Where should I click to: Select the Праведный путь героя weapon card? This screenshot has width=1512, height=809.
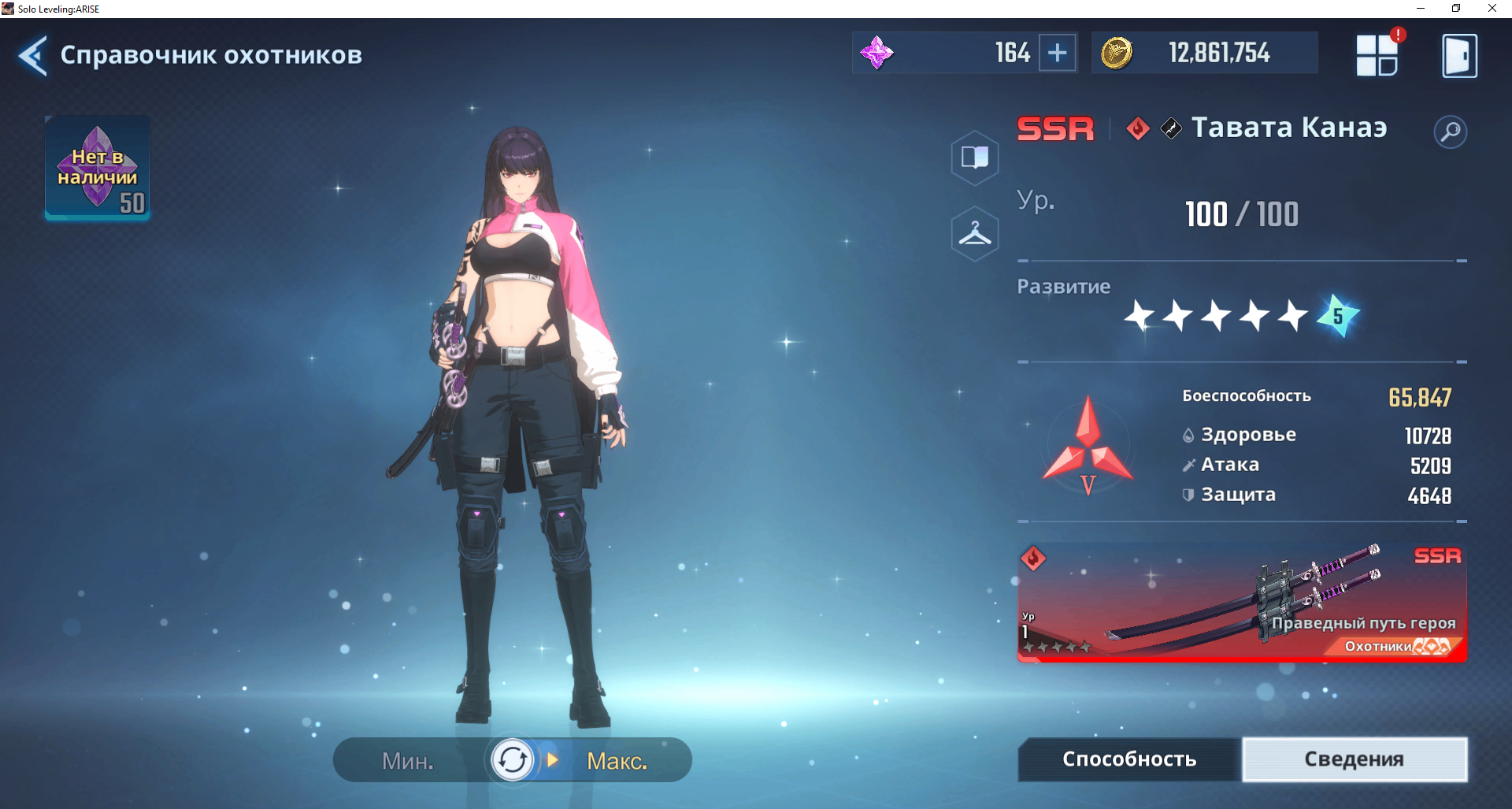tap(1242, 603)
